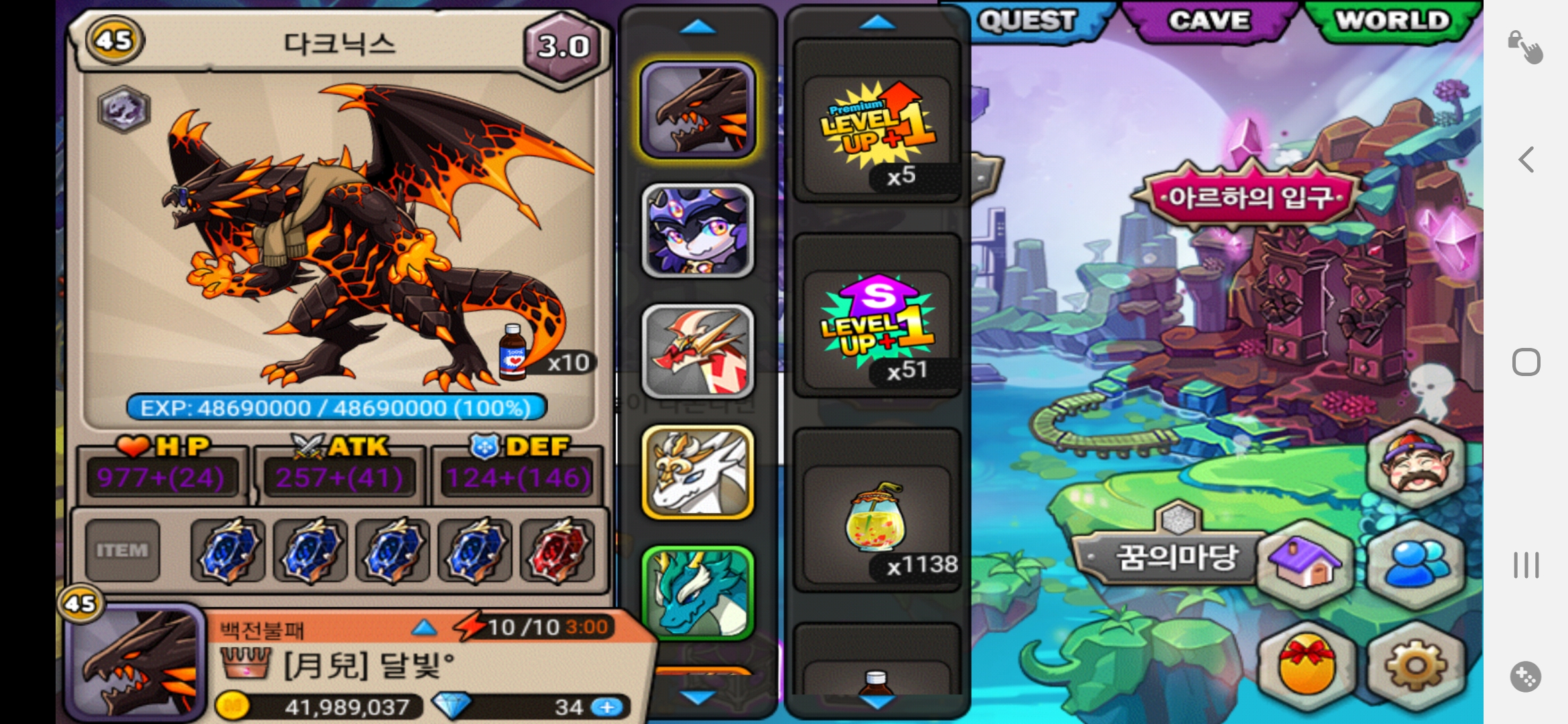Select the black lava dragon portrait
This screenshot has width=1568, height=724.
[x=698, y=111]
